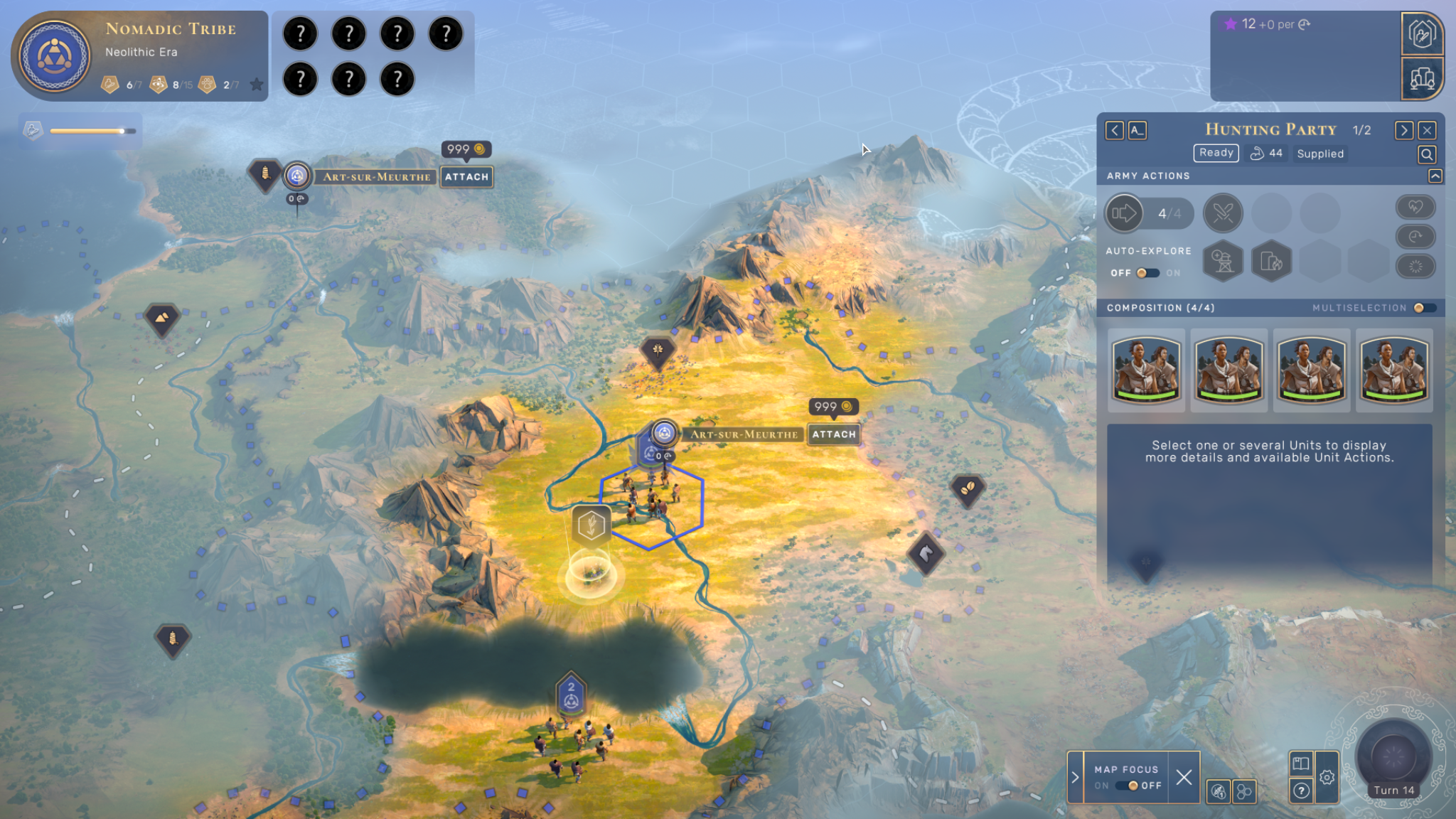Screen dimensions: 1456x819
Task: Choose the crossed swords attack action
Action: [x=1223, y=213]
